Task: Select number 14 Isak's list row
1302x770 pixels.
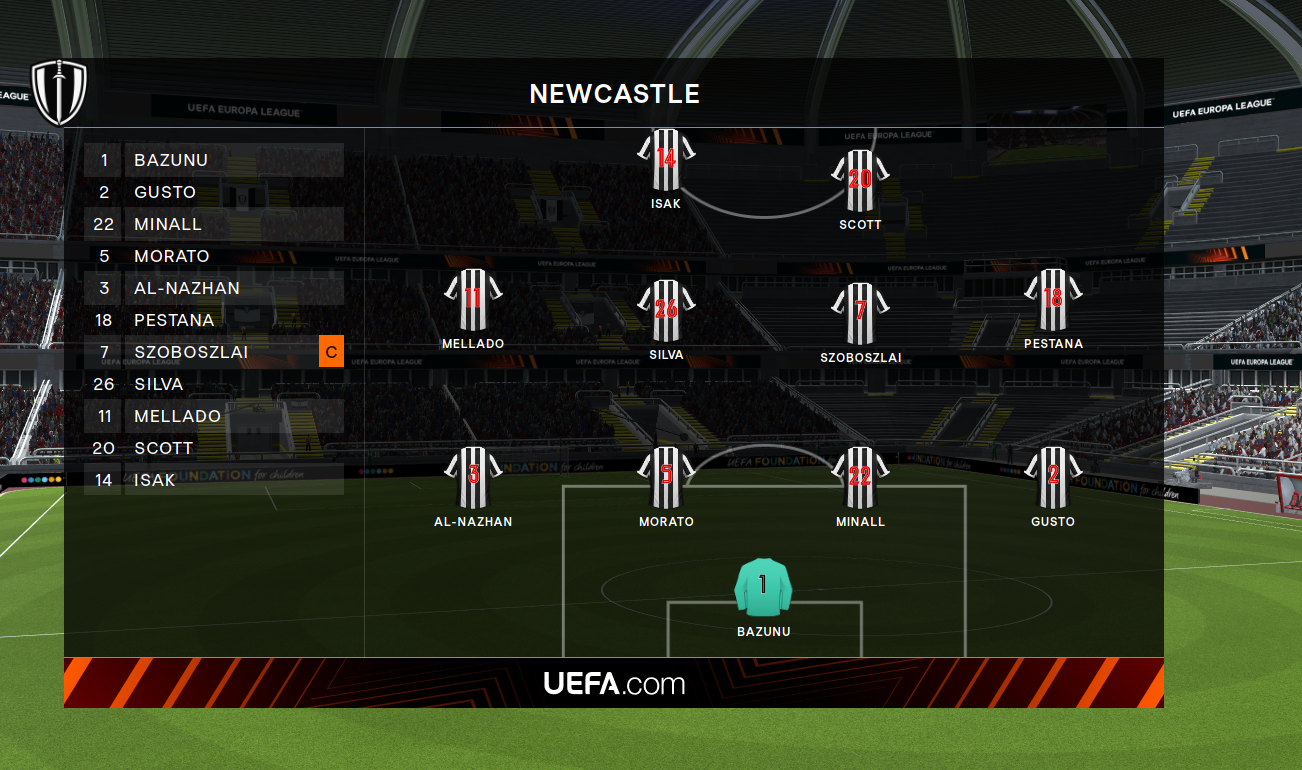Action: click(x=214, y=480)
